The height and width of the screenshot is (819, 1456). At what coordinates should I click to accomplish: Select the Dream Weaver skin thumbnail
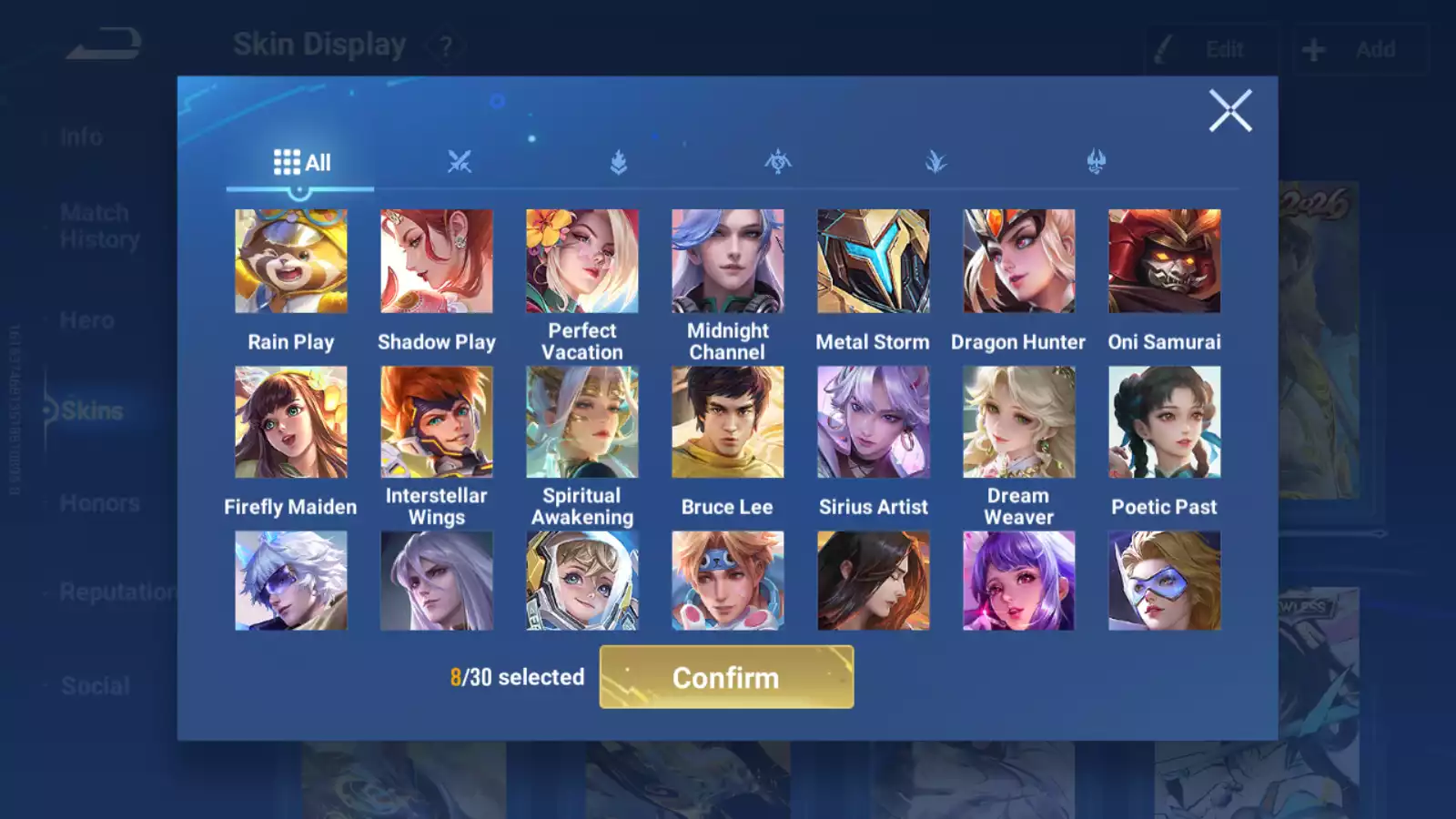[x=1017, y=421]
